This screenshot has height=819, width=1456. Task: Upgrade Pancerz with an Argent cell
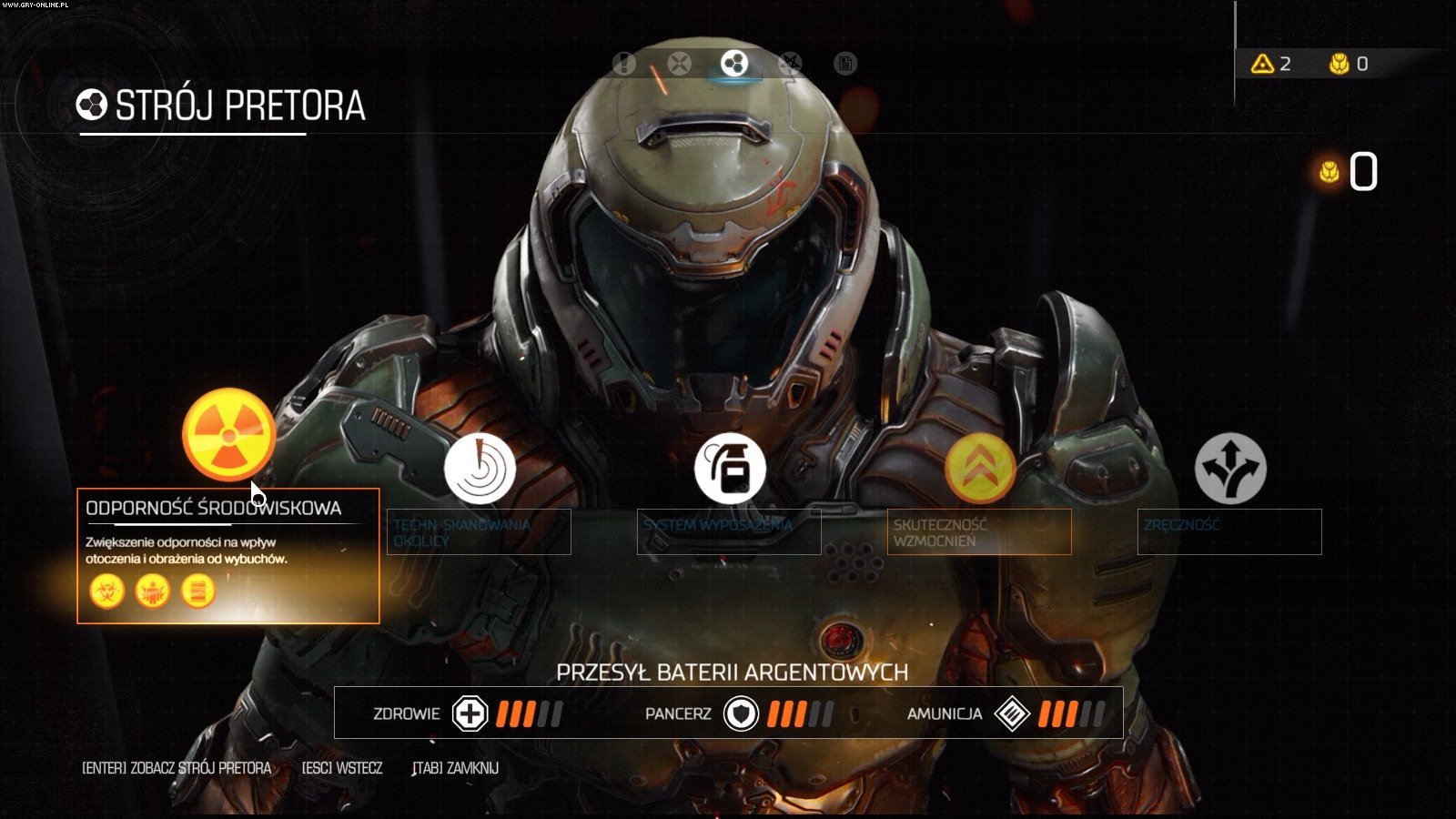pyautogui.click(x=741, y=713)
